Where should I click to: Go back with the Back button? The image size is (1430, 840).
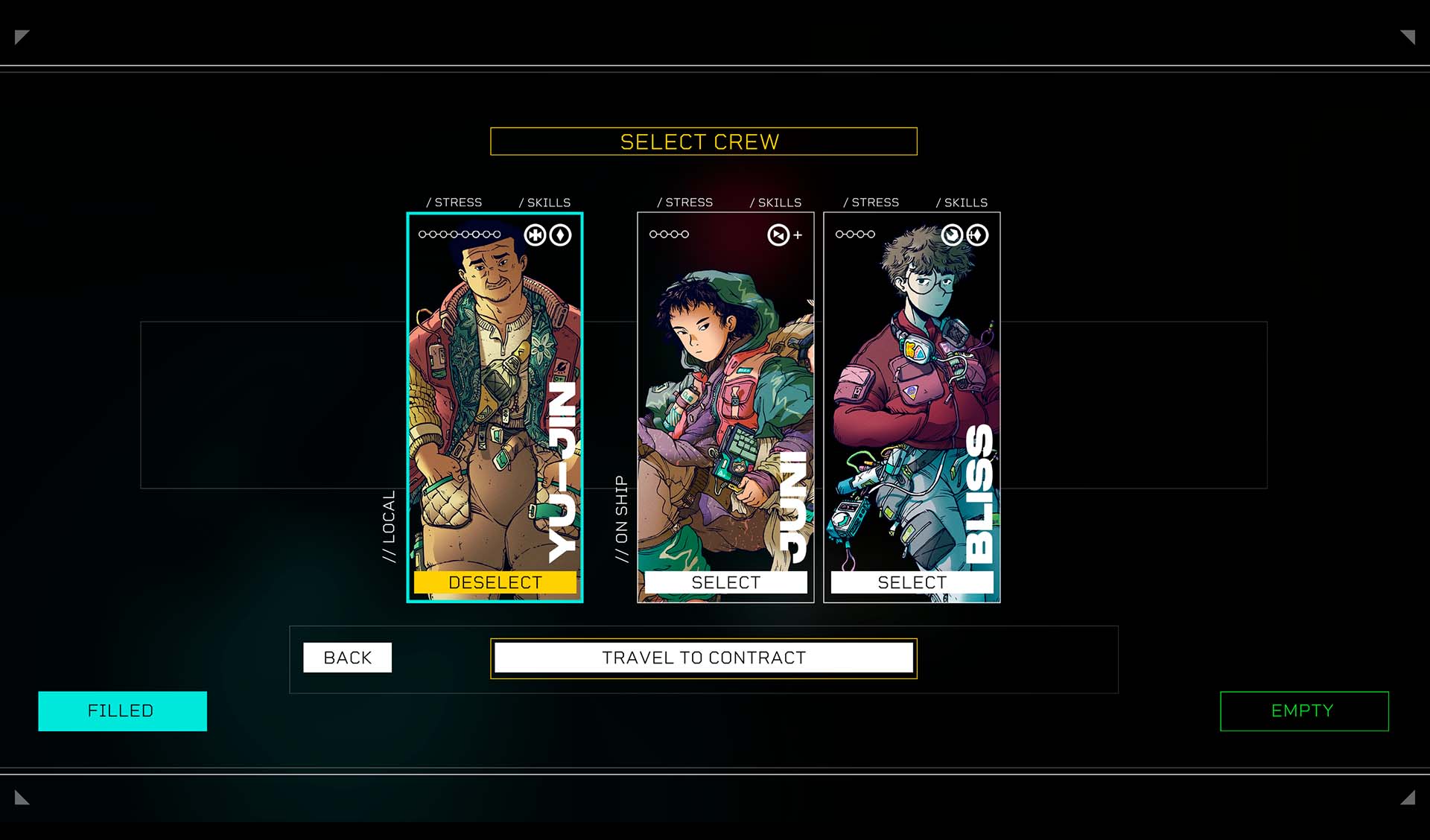[x=347, y=658]
